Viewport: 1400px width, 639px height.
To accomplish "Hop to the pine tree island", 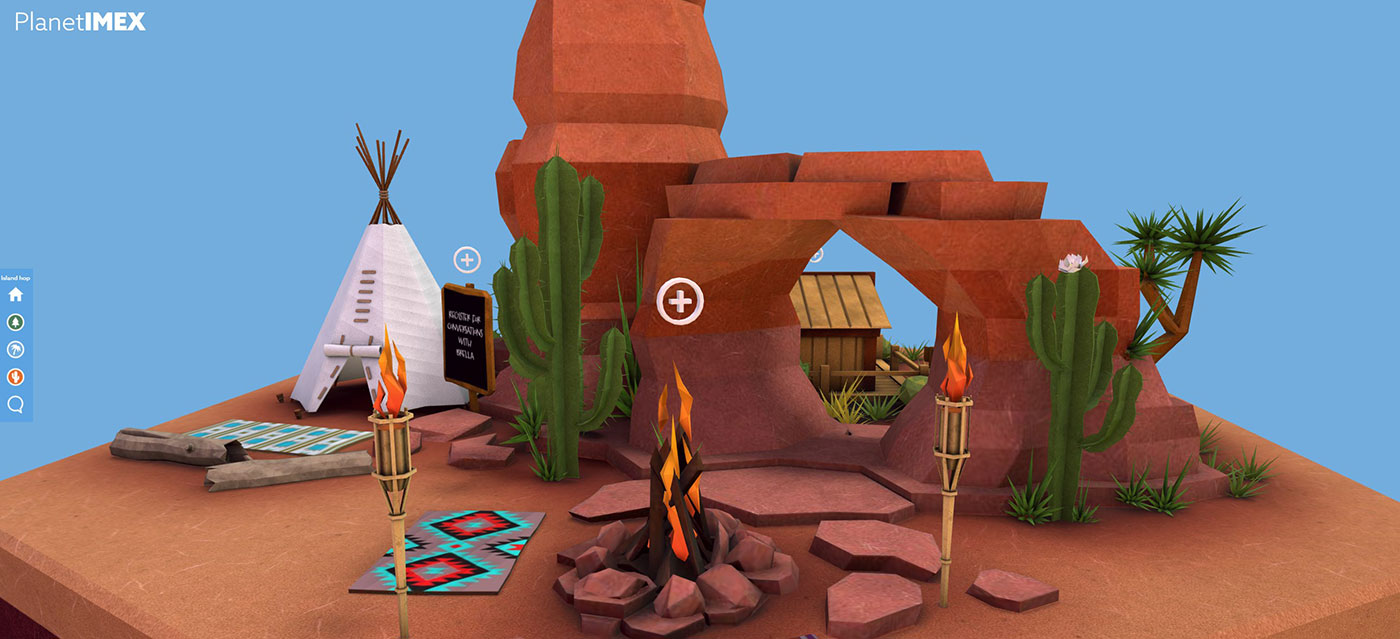I will (x=15, y=322).
